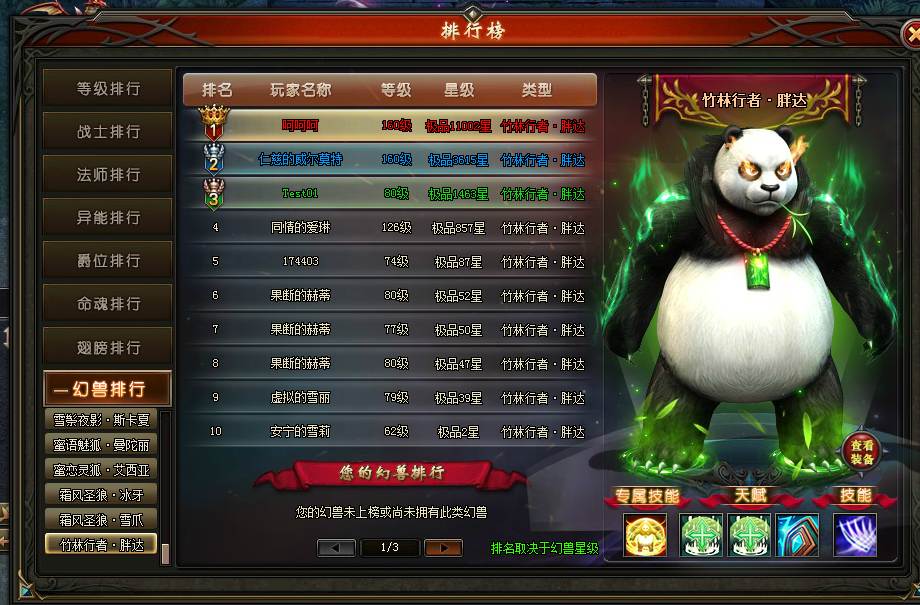Pick the 霜风圣狼·雪爪 entry
Image resolution: width=920 pixels, height=605 pixels.
pyautogui.click(x=102, y=519)
